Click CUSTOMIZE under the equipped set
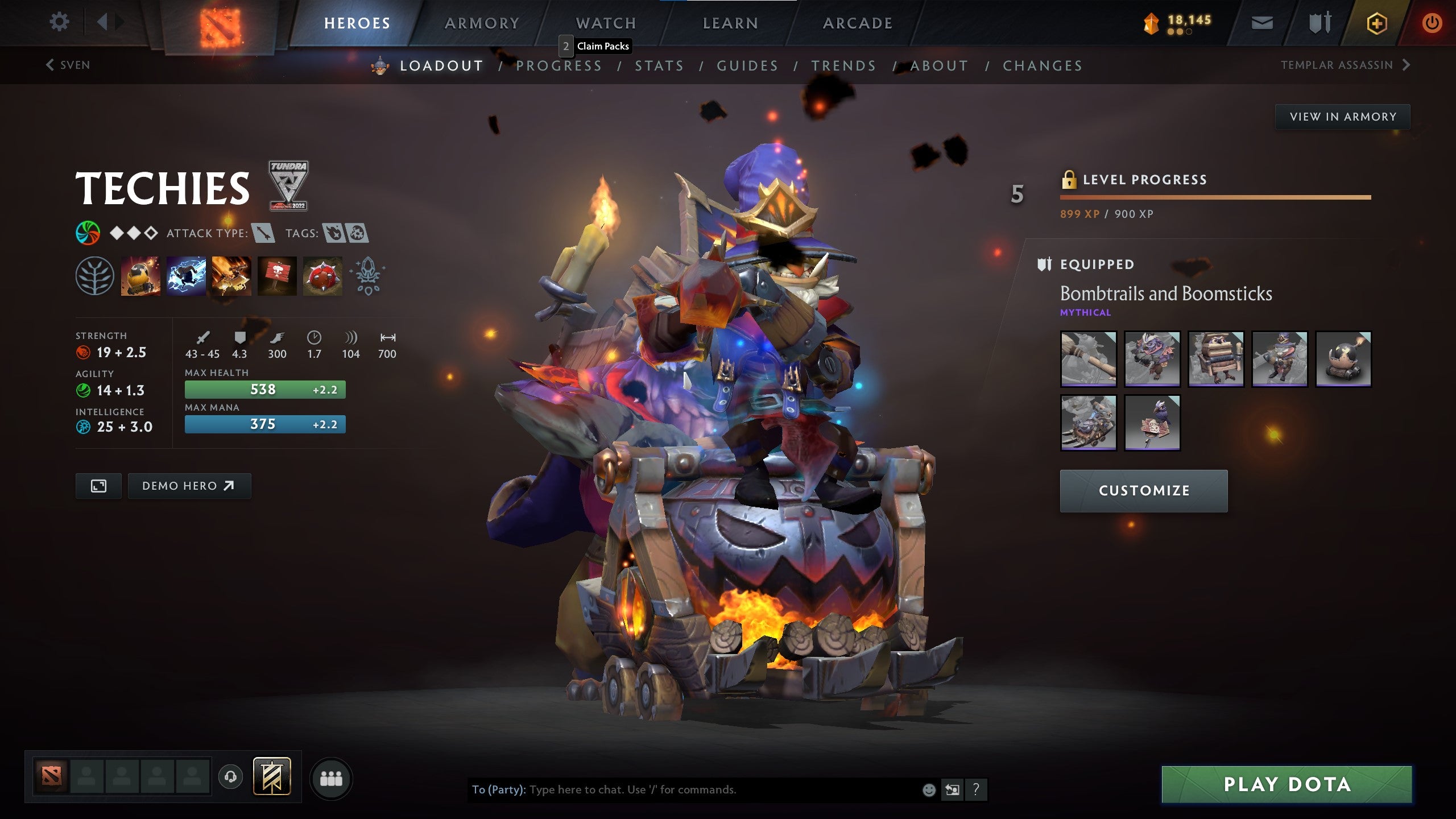 pyautogui.click(x=1143, y=490)
